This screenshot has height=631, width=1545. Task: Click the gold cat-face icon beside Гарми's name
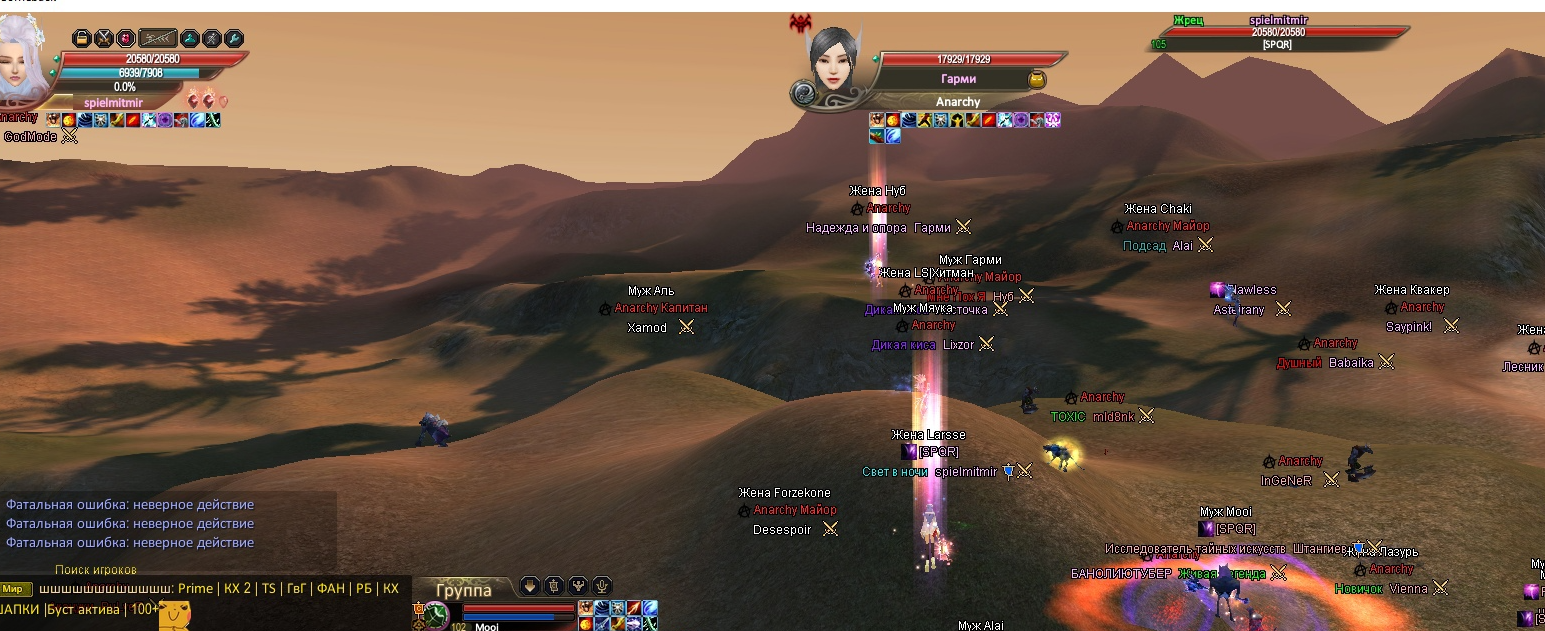pyautogui.click(x=1037, y=79)
